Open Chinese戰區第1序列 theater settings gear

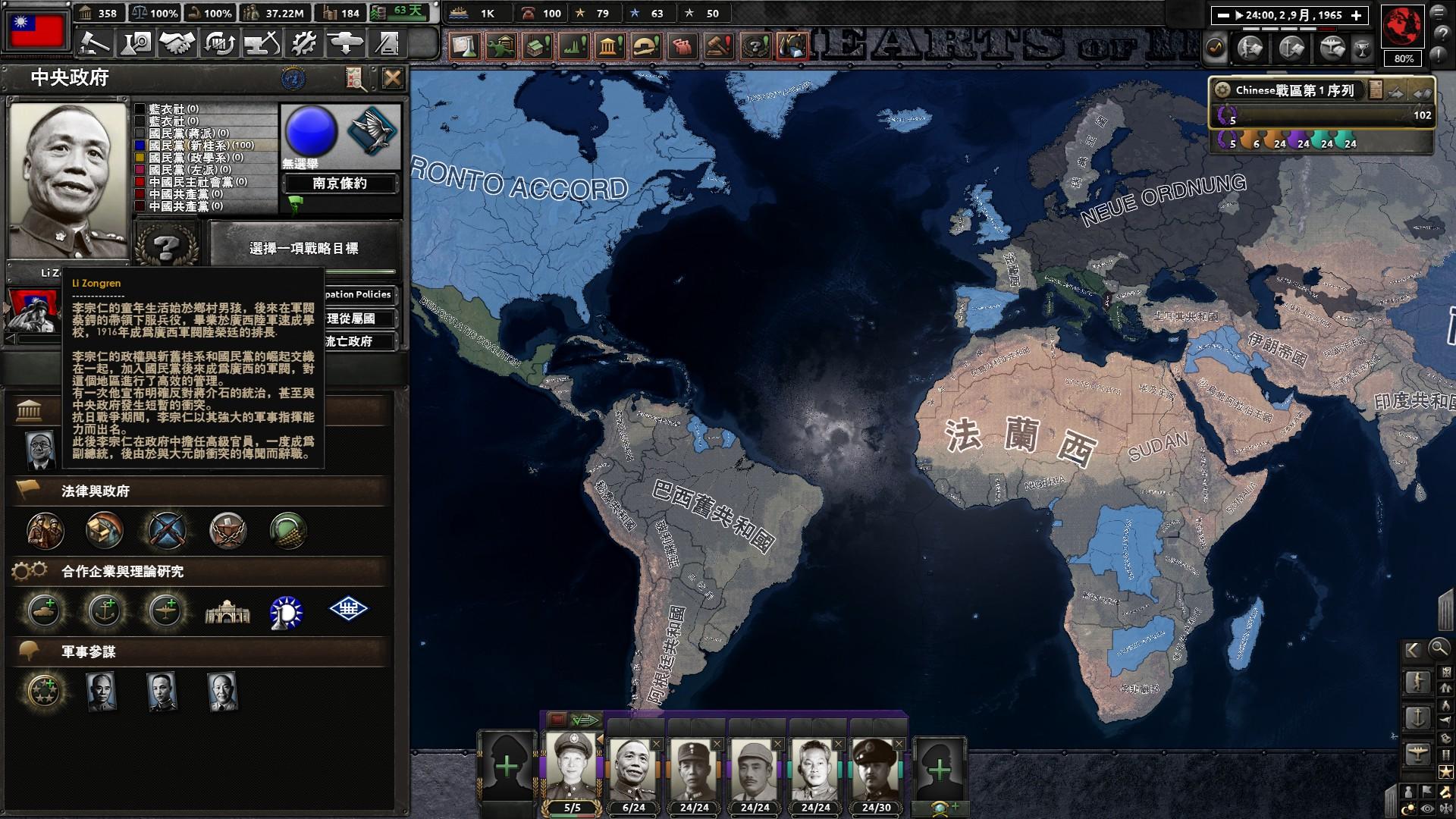(1222, 90)
